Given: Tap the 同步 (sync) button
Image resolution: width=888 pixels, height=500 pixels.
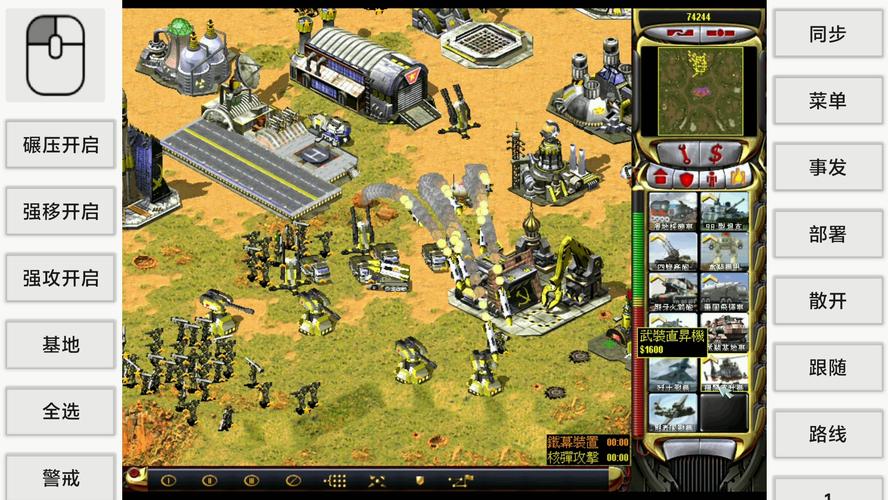Looking at the screenshot, I should [827, 34].
